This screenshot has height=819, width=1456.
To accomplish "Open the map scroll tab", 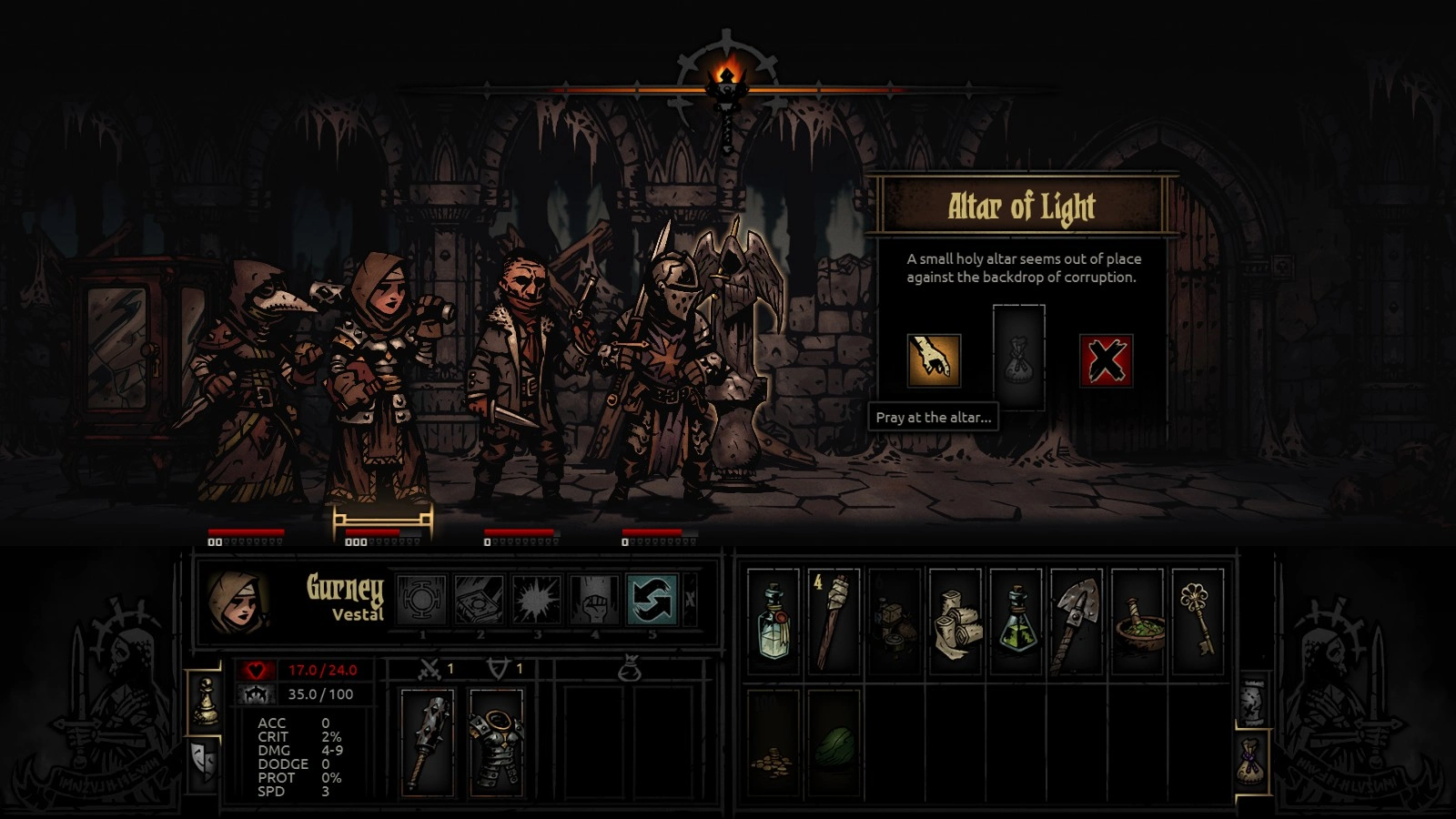I will 1253,699.
